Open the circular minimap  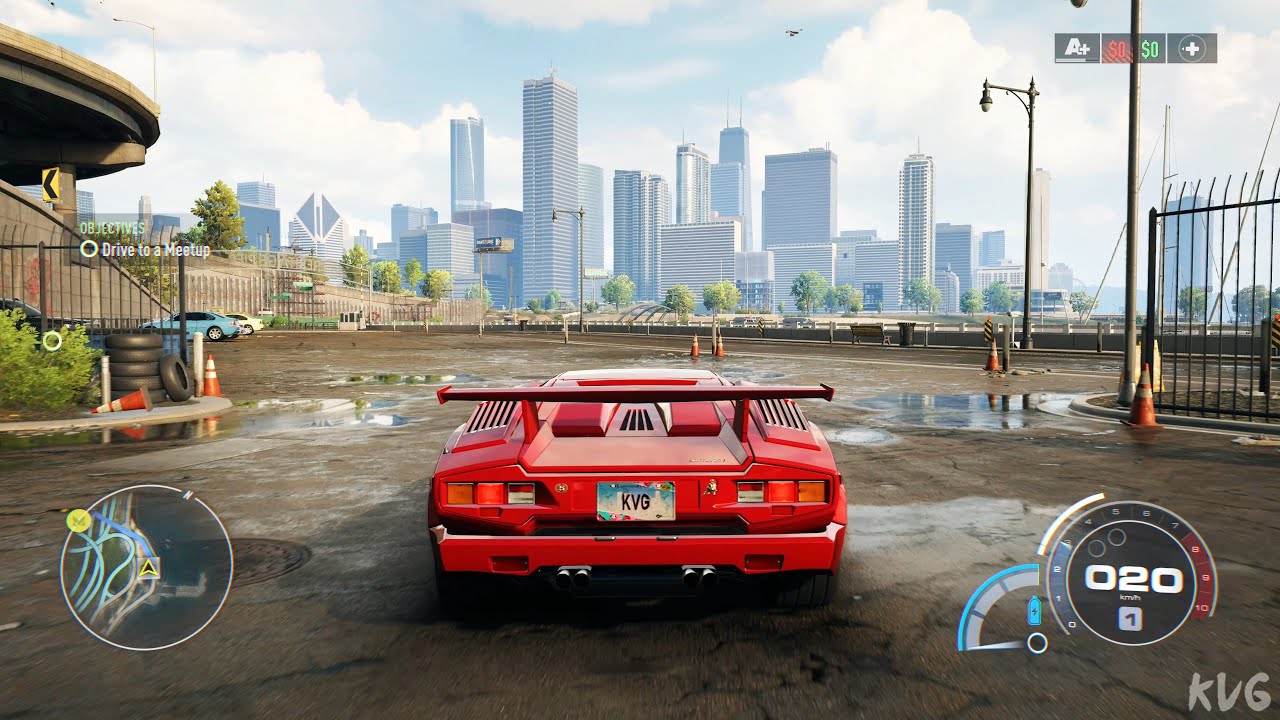146,567
